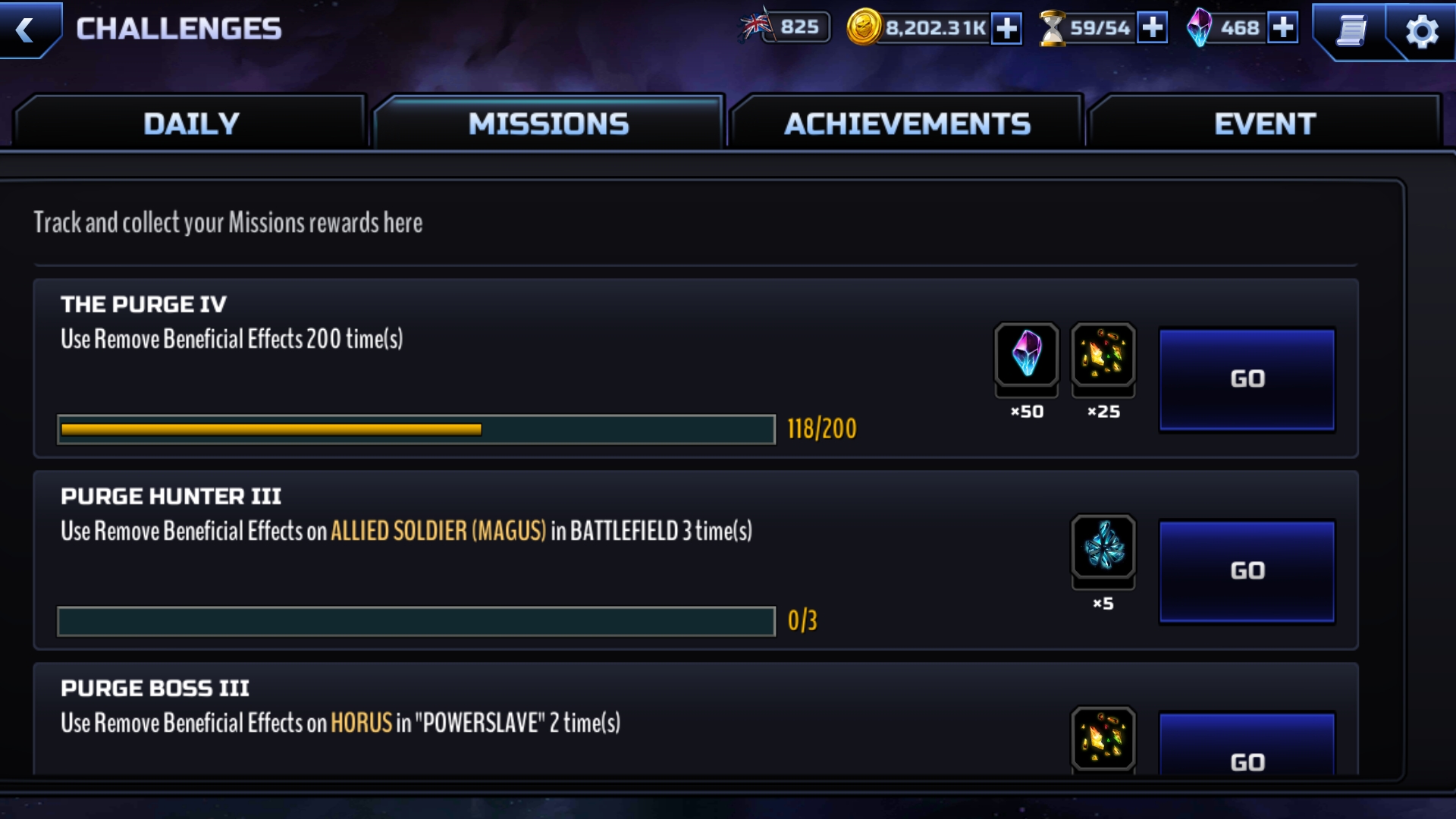Go back using the arrow button
Screen dimensions: 1456x819
[27, 30]
